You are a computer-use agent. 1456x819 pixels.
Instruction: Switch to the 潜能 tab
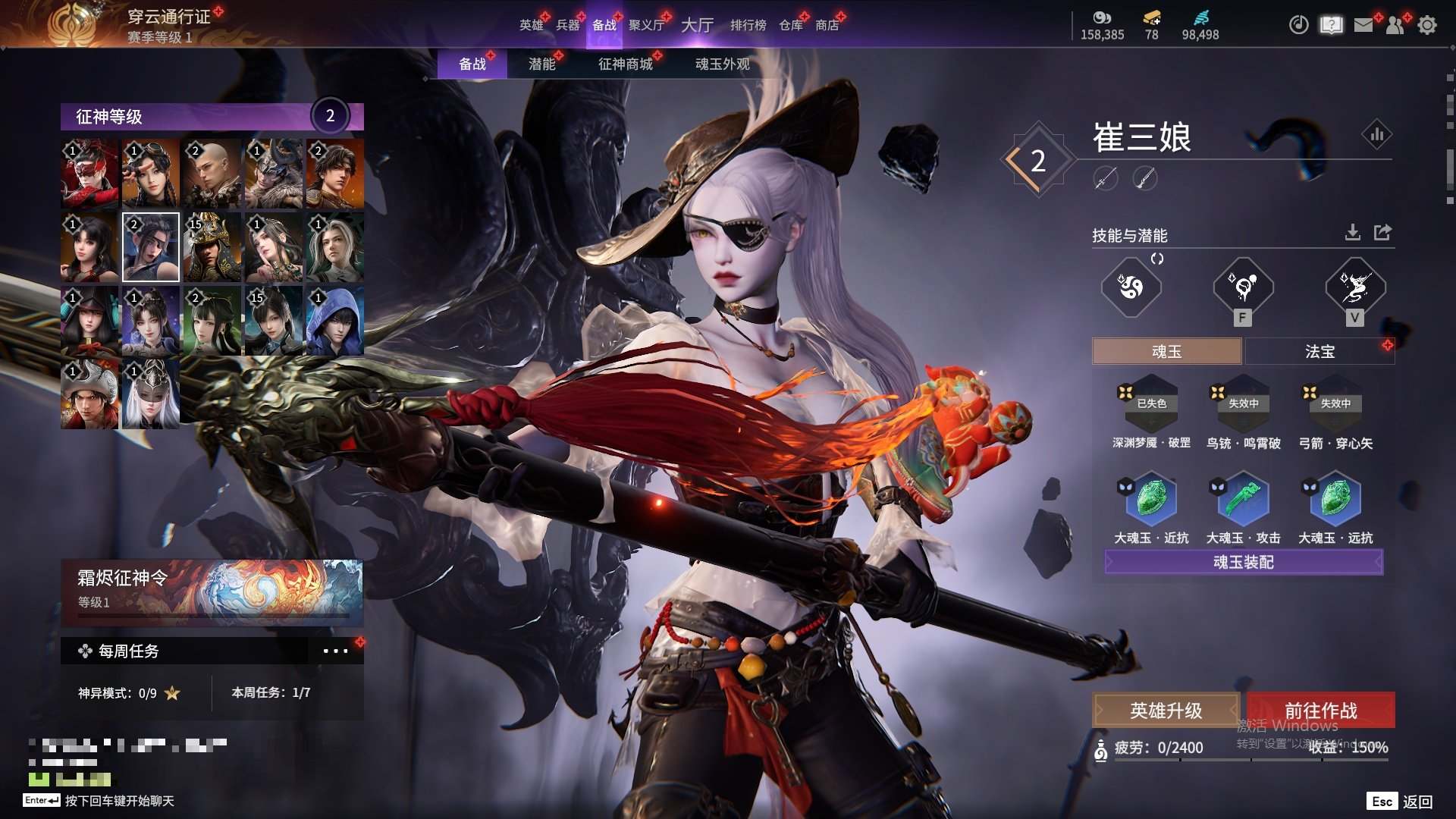pyautogui.click(x=541, y=64)
